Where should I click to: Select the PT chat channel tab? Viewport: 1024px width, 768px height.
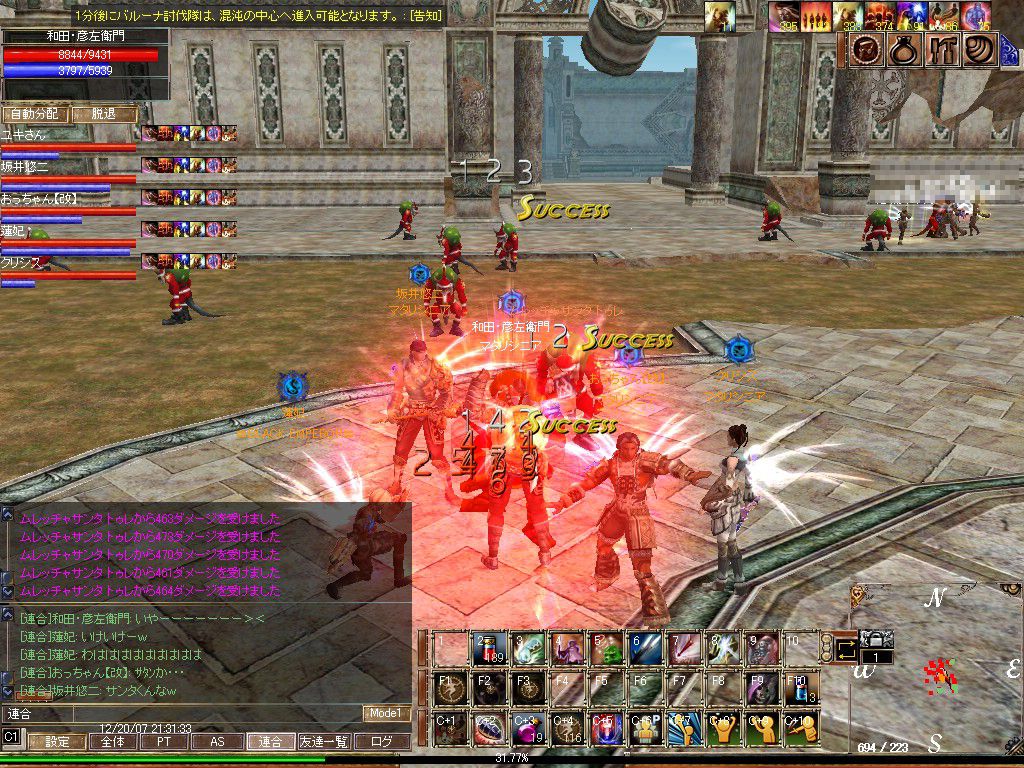163,742
